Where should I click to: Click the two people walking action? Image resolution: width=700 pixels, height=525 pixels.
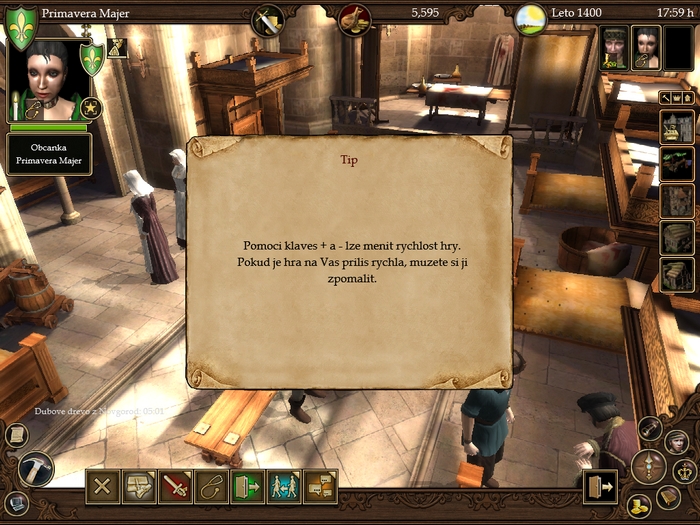pos(283,487)
